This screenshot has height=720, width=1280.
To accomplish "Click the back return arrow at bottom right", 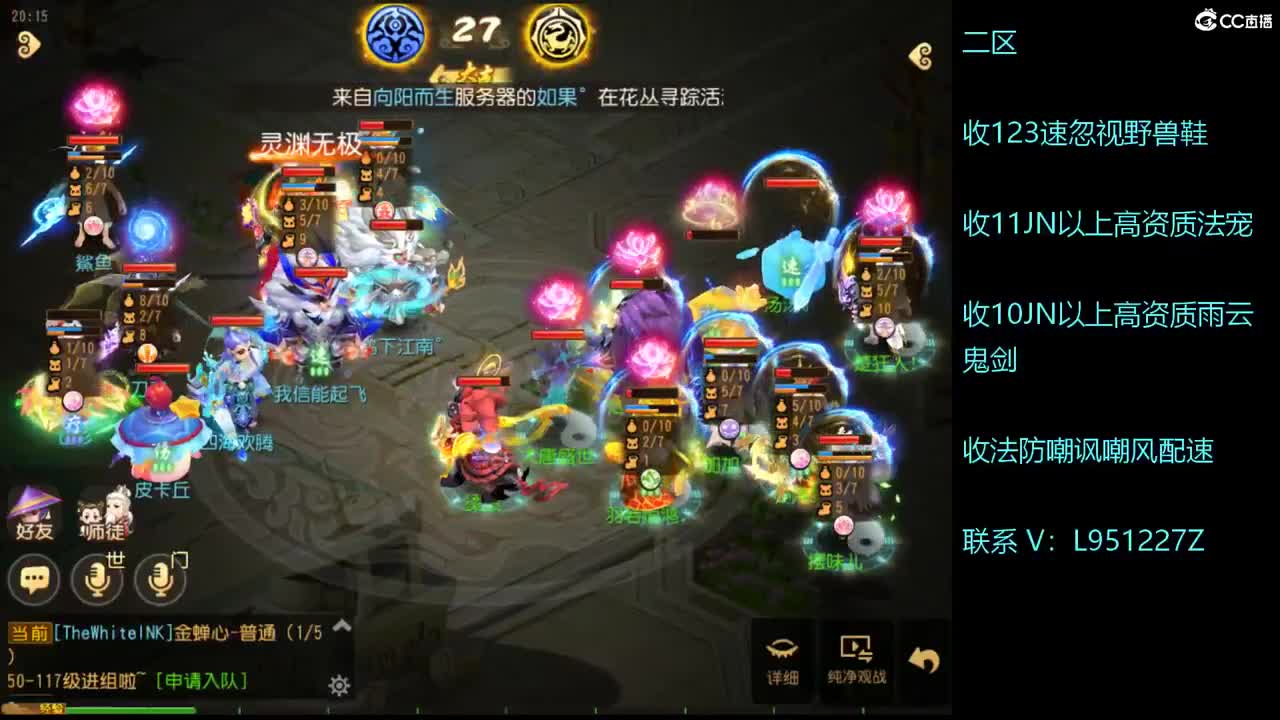I will point(923,657).
